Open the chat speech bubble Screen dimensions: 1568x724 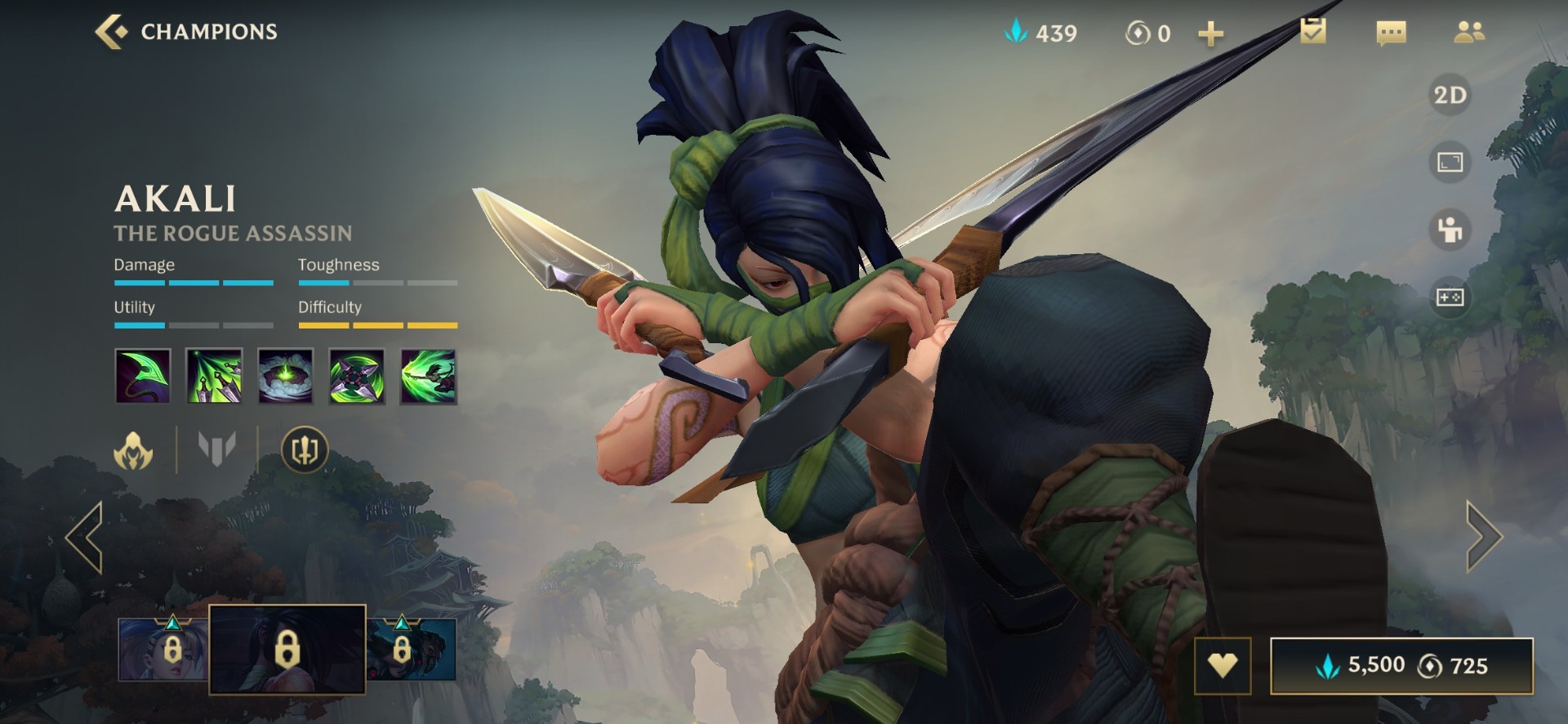[x=1391, y=33]
